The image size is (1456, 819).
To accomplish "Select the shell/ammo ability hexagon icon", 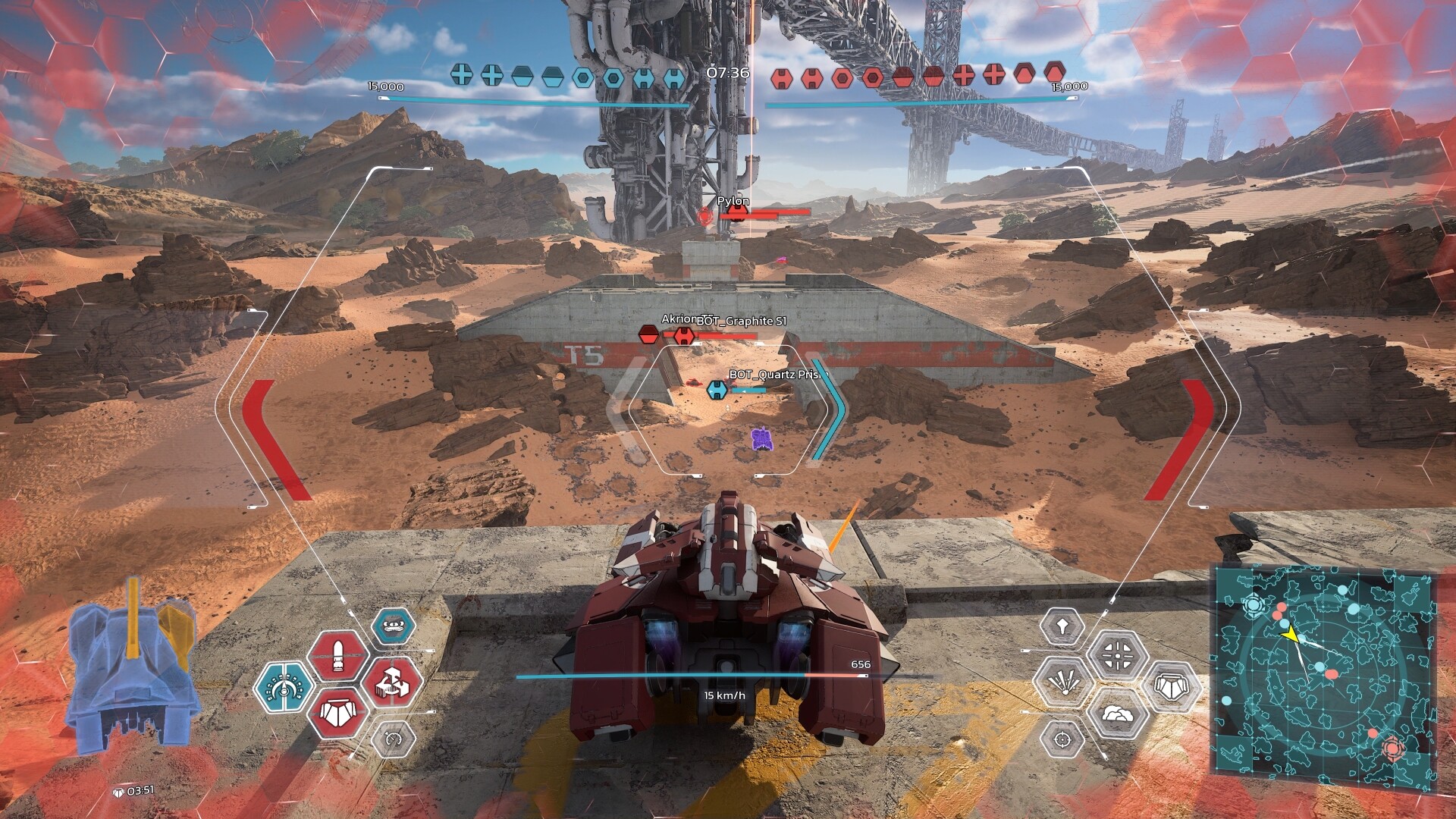I will point(337,654).
